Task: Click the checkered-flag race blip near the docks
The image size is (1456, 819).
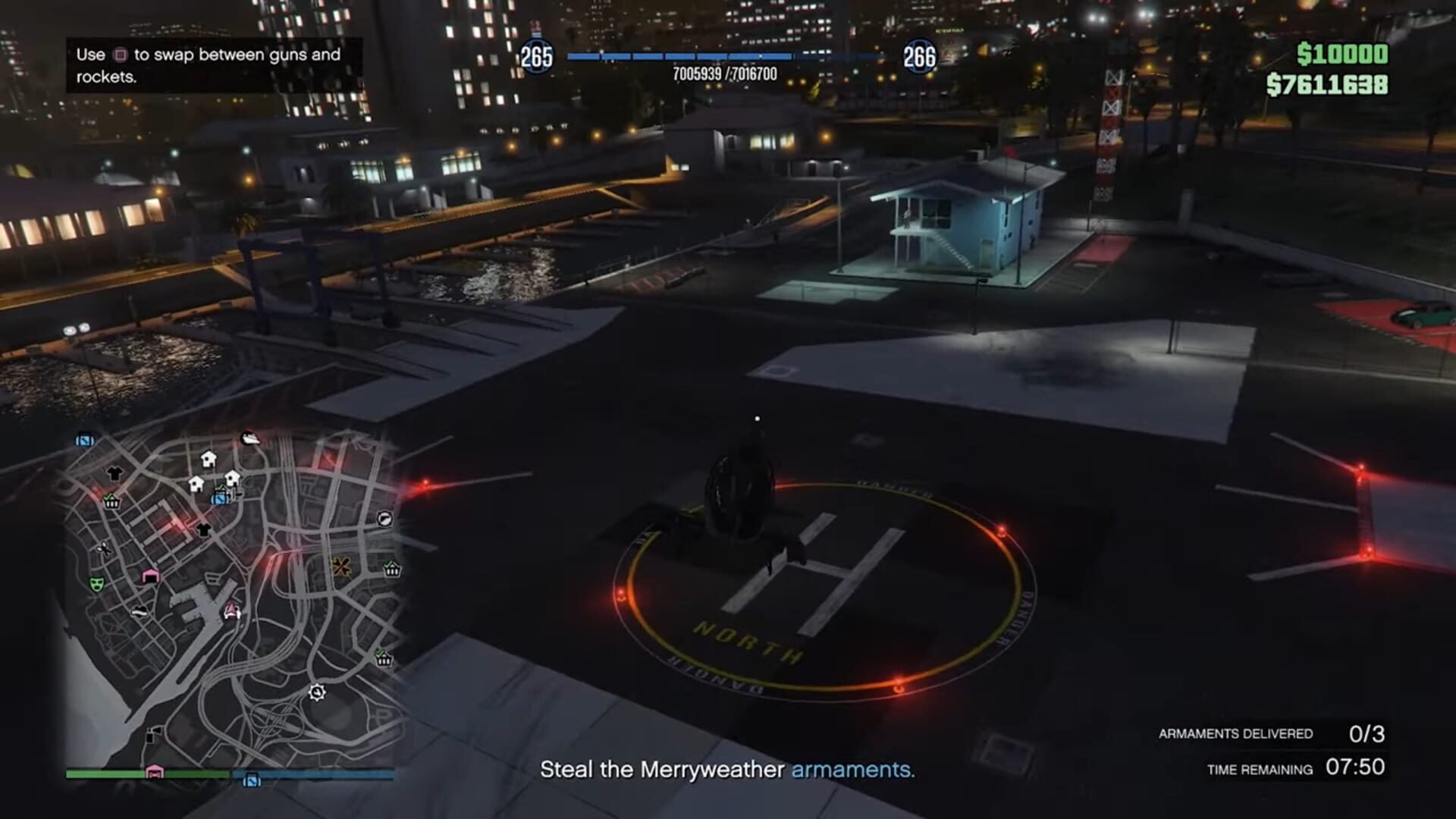Action: coord(231,611)
